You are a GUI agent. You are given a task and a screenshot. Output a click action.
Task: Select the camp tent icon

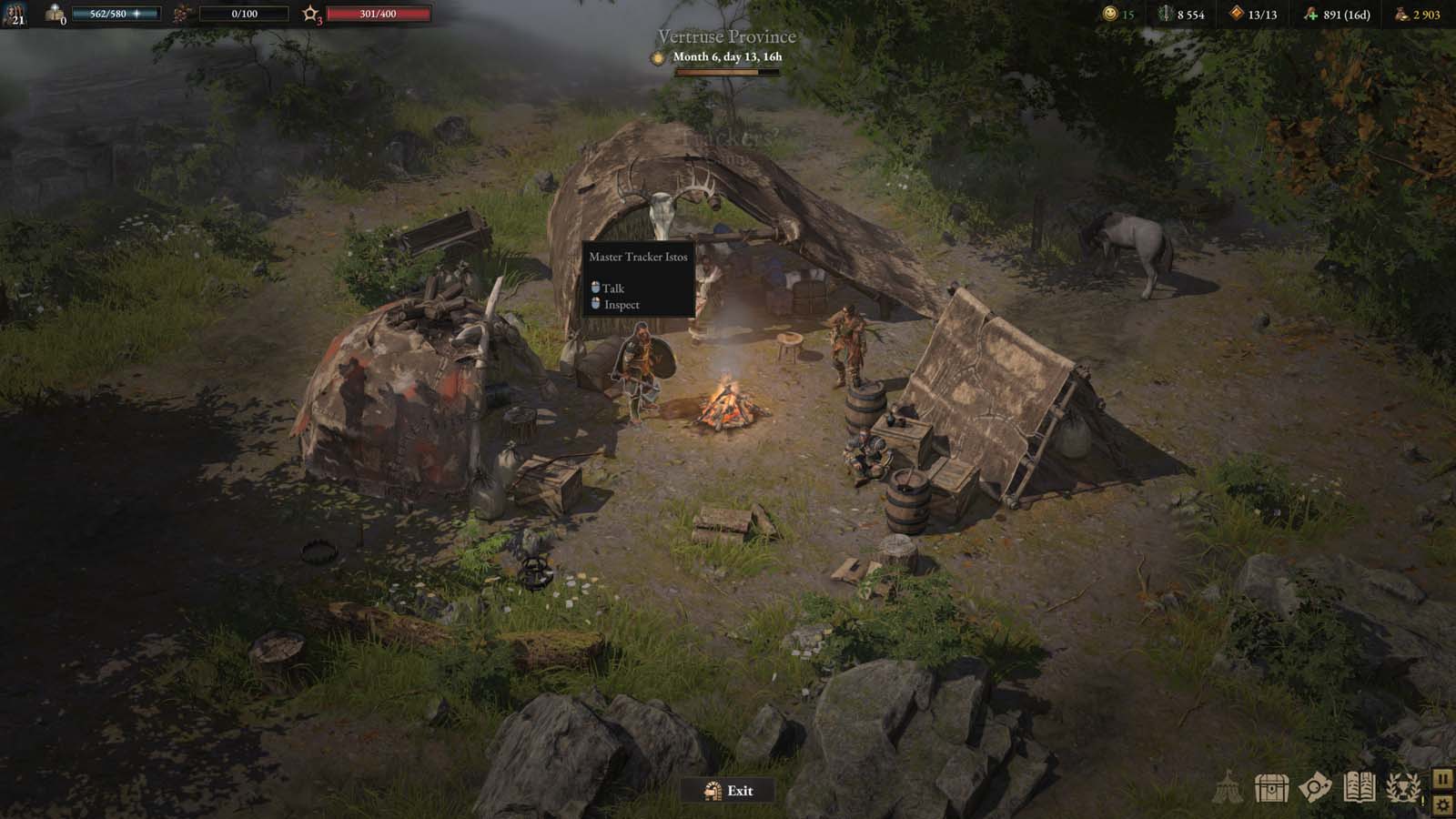click(1228, 788)
